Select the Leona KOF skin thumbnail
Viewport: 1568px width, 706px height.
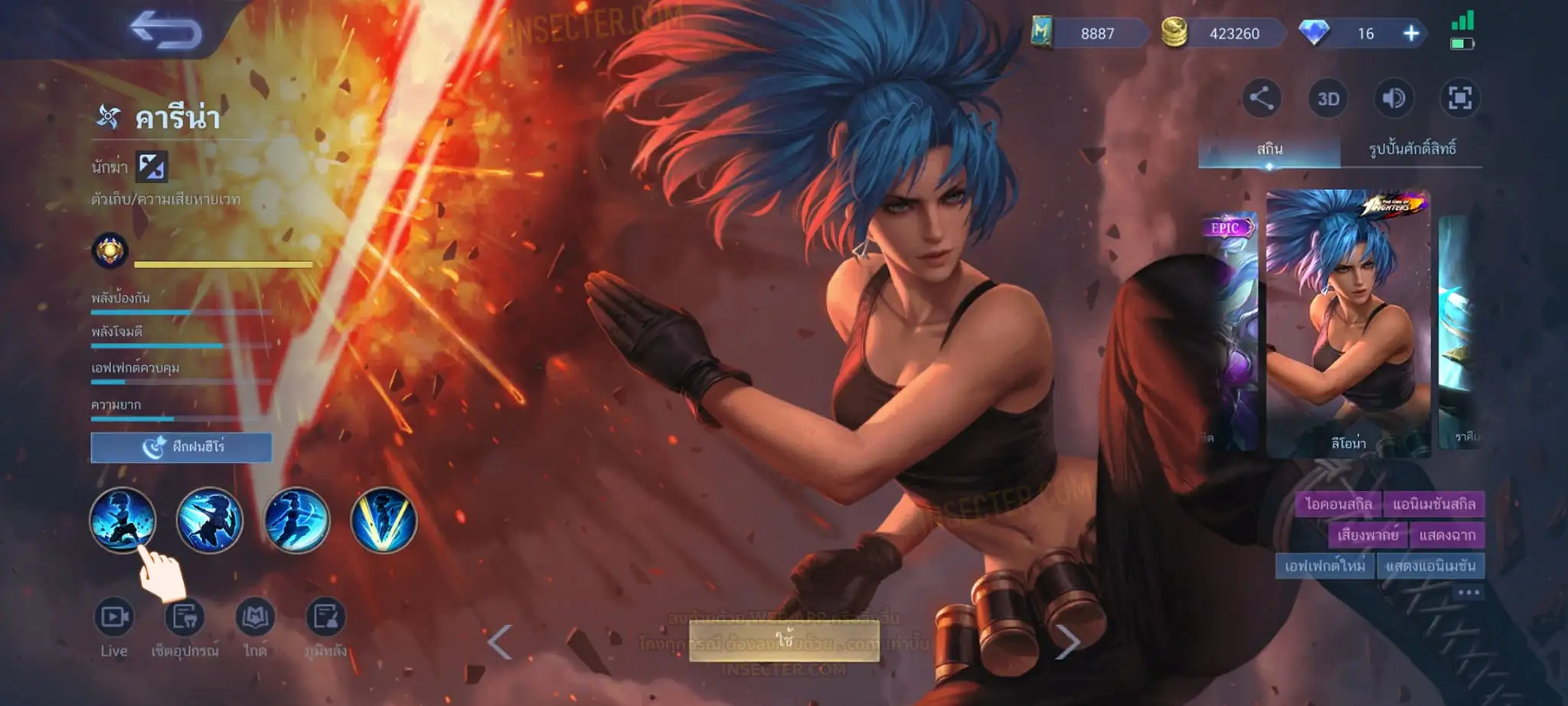point(1347,323)
